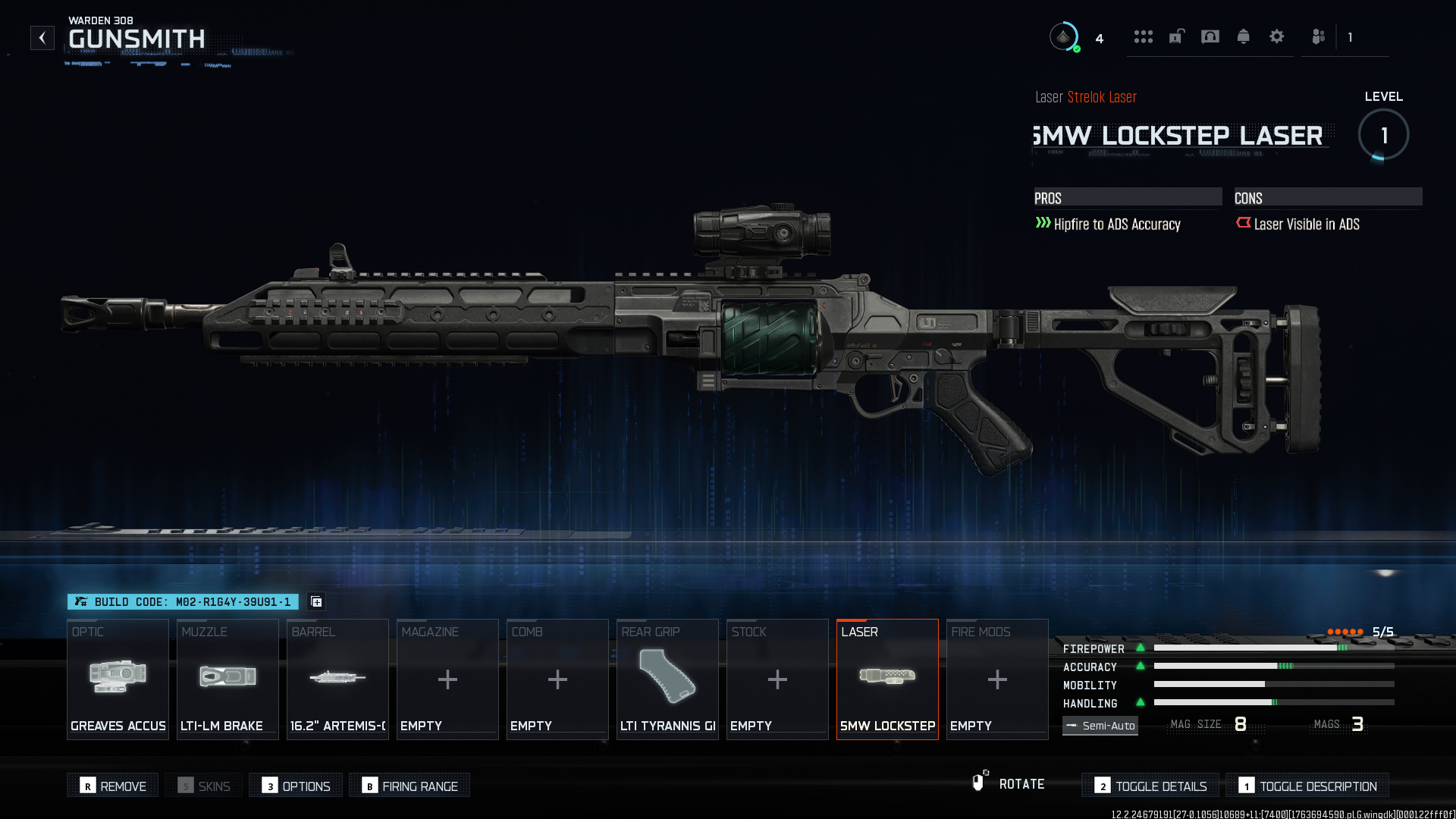Toggle Details for the weapon
Viewport: 1456px width, 819px height.
pos(1150,786)
